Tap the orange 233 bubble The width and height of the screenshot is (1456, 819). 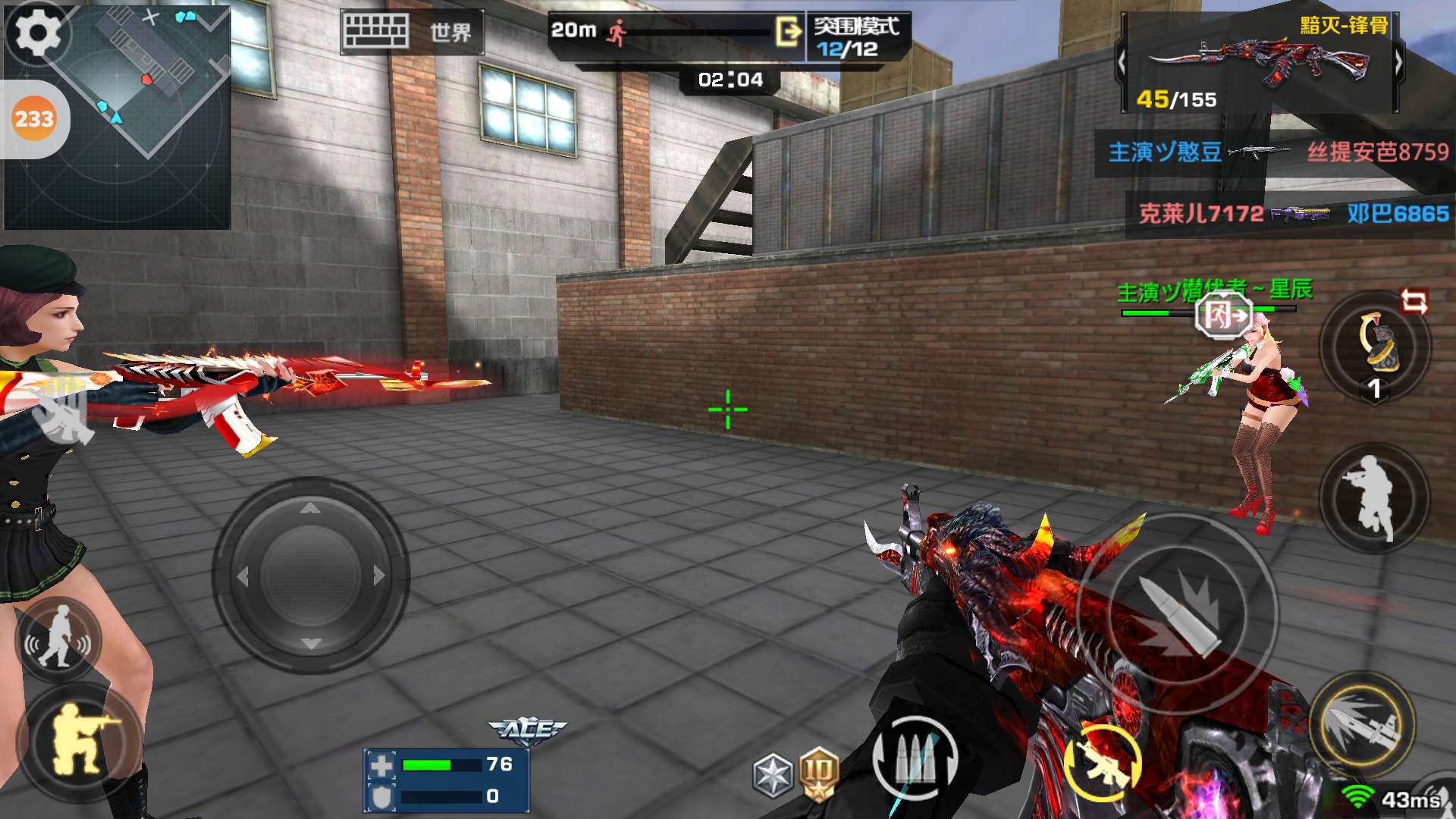point(34,119)
